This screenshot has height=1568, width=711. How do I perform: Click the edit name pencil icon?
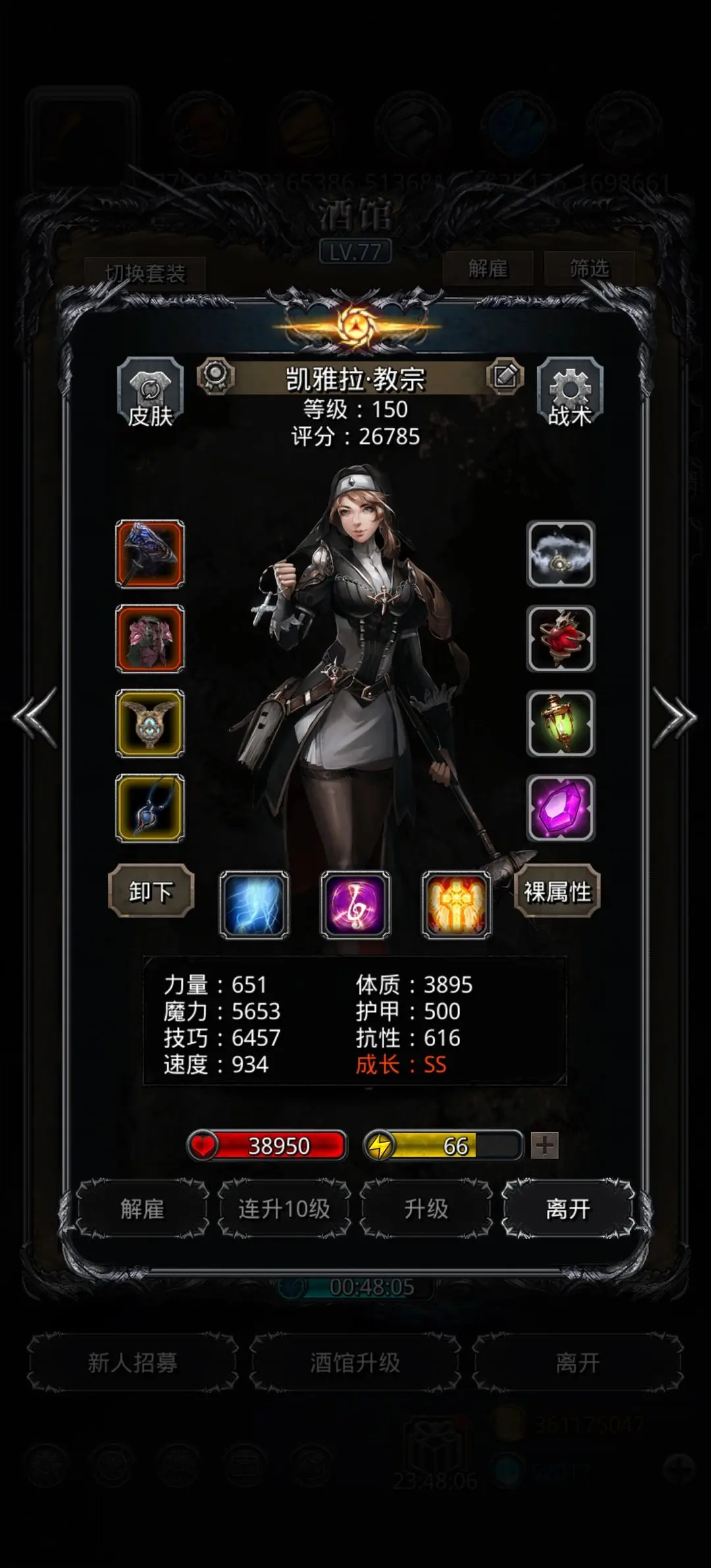[x=505, y=377]
